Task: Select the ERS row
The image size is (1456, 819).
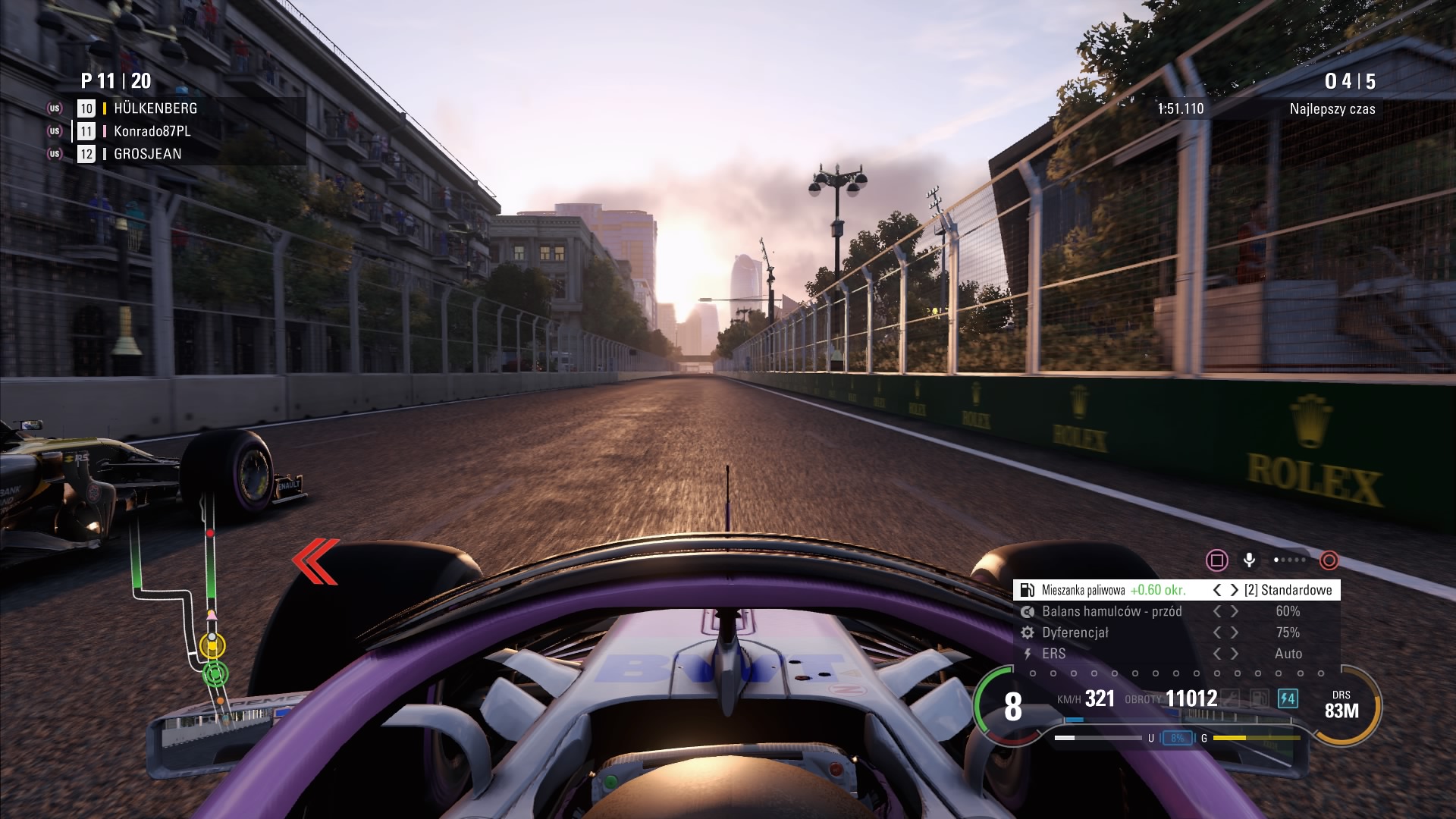Action: tap(1054, 654)
